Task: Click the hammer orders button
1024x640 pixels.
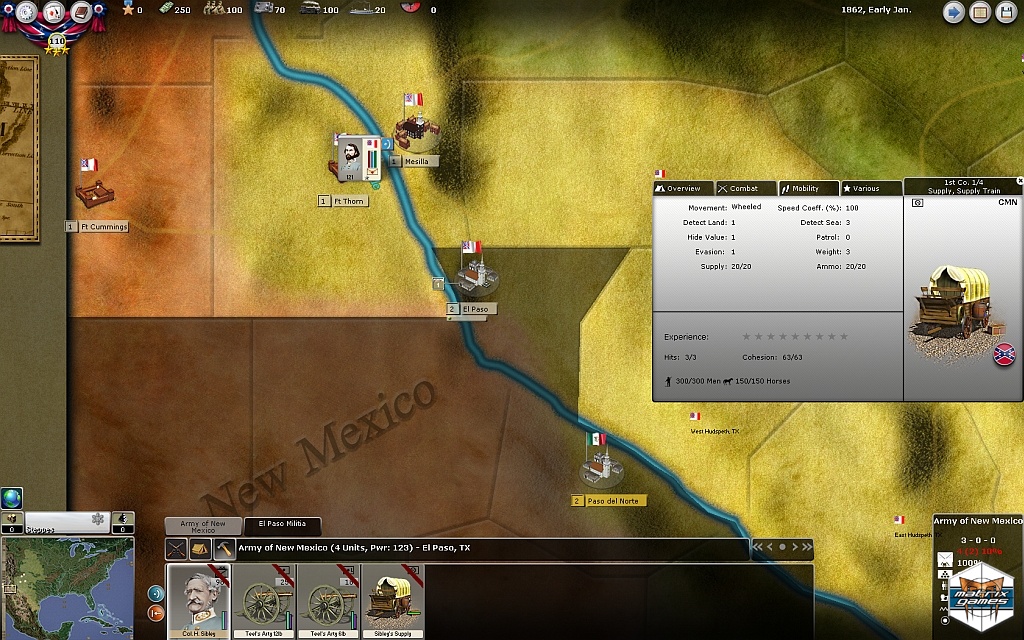Action: click(224, 549)
